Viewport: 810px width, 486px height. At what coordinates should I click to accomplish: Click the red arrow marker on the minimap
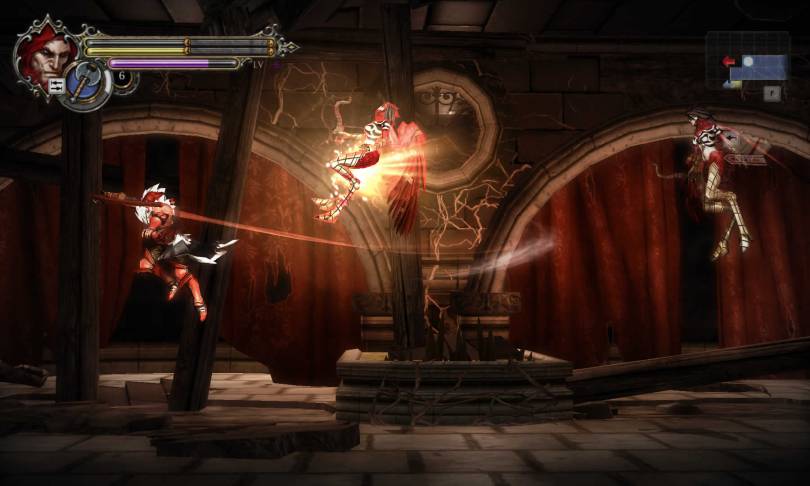(x=727, y=61)
